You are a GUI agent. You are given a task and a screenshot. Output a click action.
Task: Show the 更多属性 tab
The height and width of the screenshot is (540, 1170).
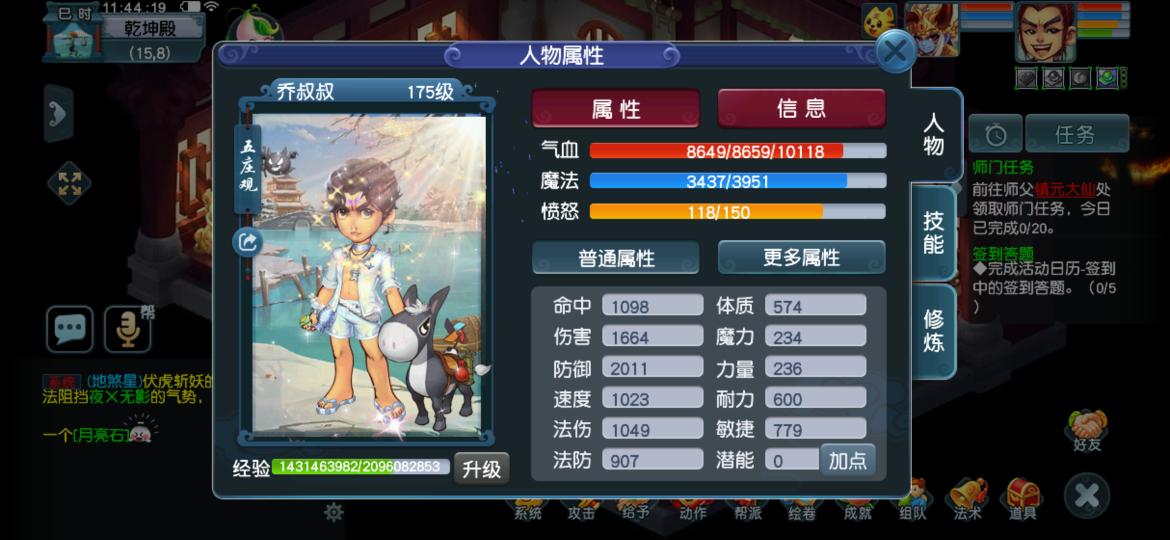tap(801, 257)
